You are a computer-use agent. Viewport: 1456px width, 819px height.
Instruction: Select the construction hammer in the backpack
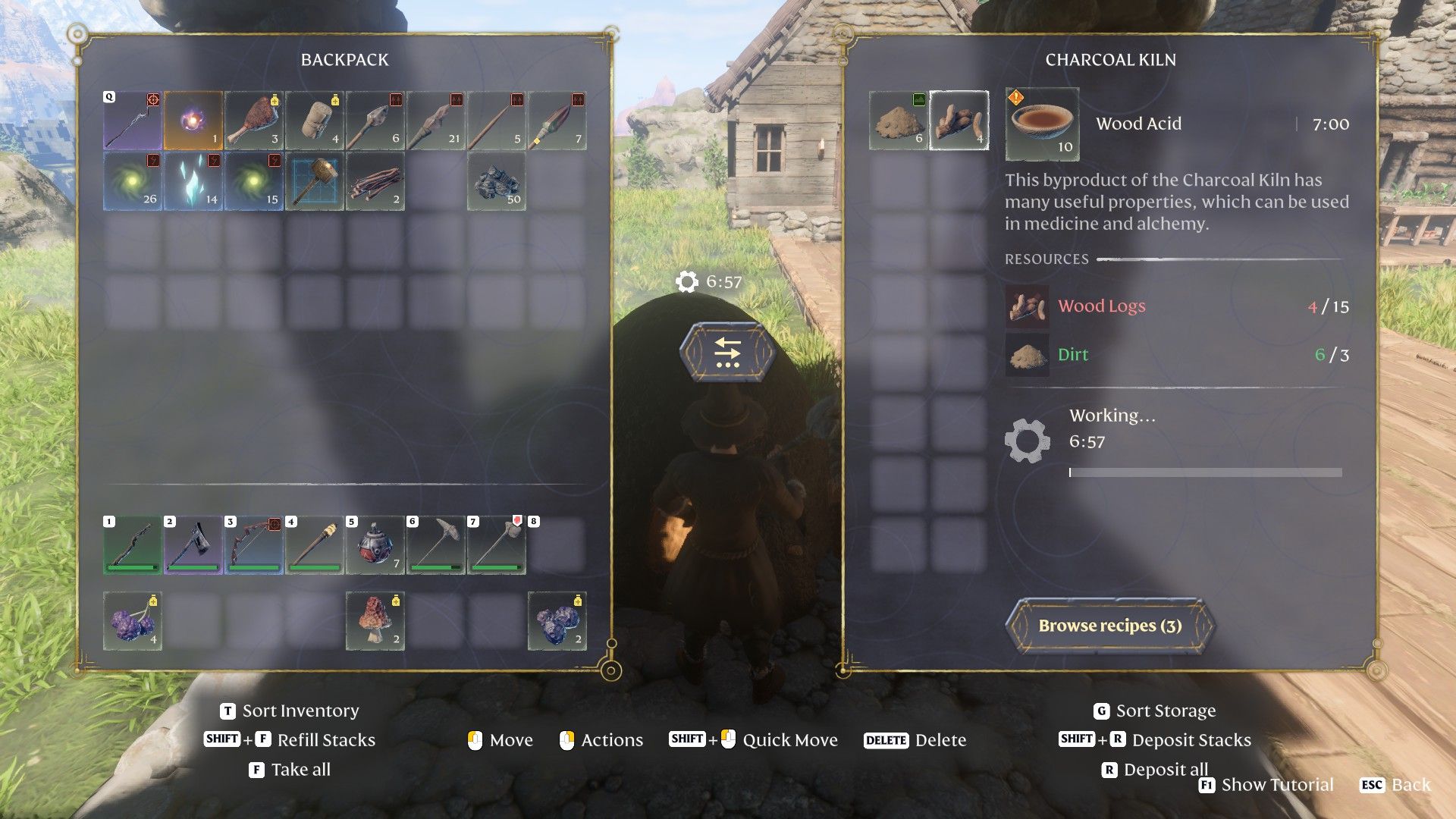point(315,181)
